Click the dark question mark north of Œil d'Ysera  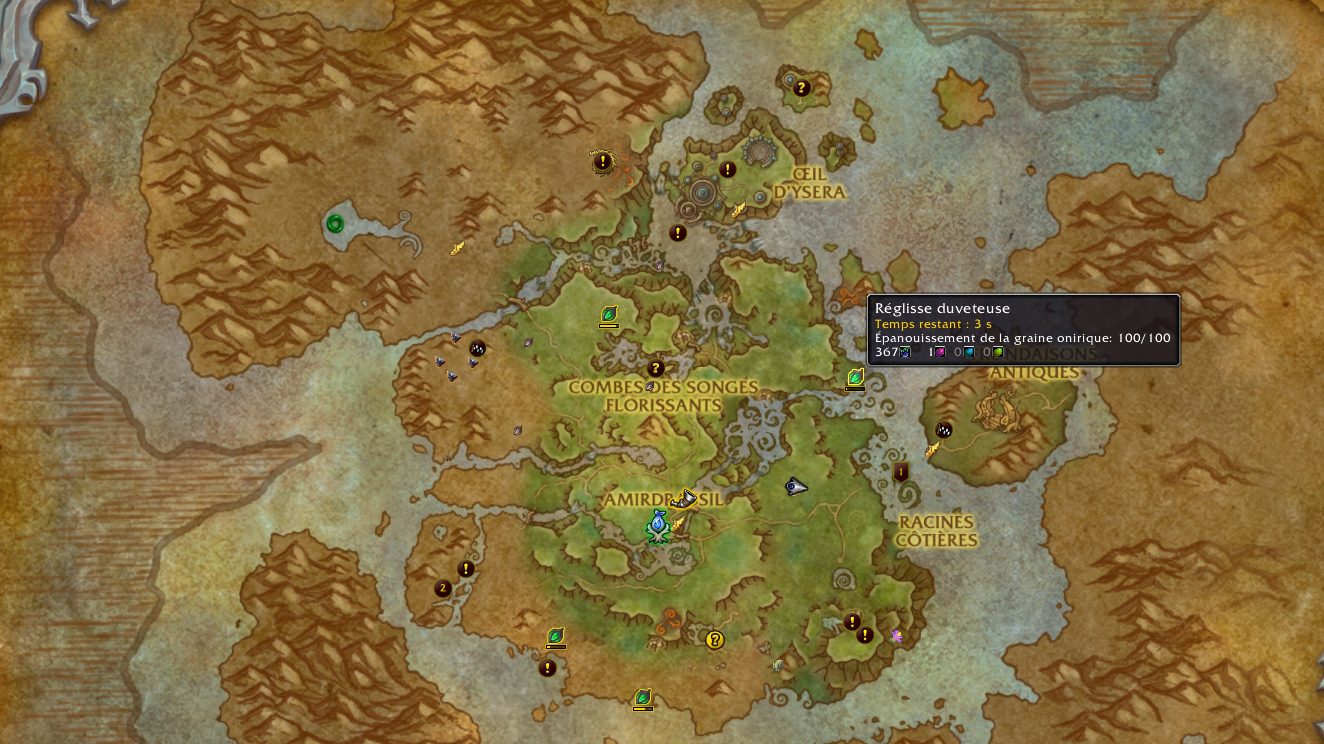[801, 88]
